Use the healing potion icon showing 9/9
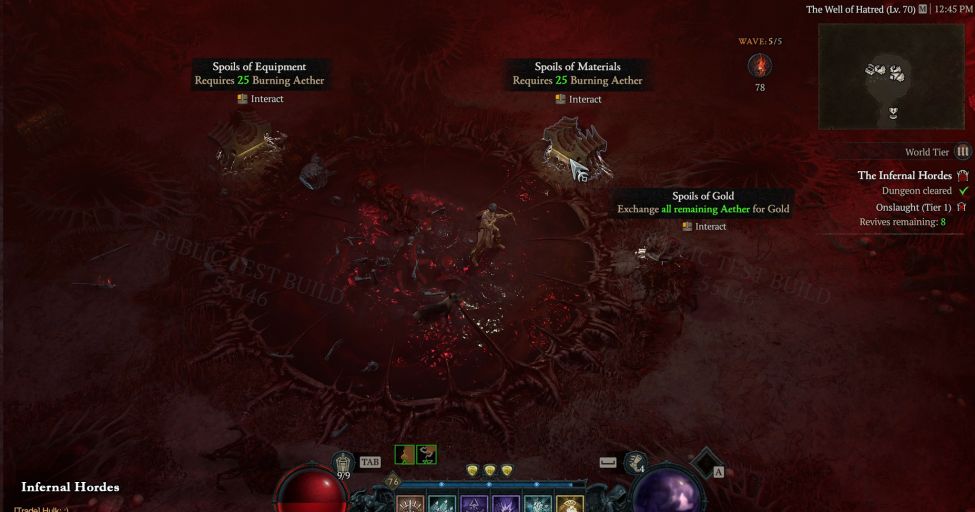 click(x=344, y=463)
